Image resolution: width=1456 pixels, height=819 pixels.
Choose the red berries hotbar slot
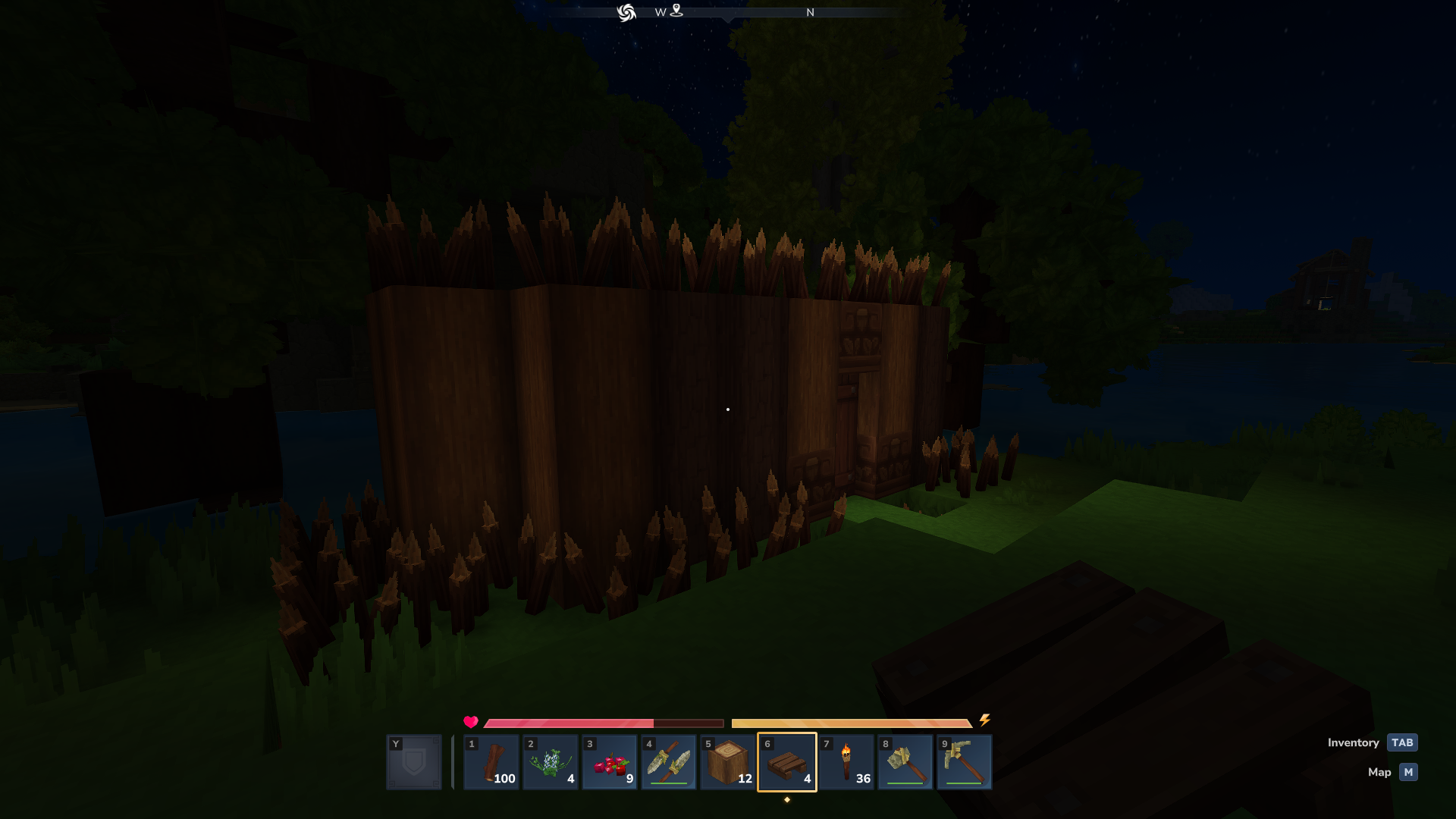click(610, 762)
